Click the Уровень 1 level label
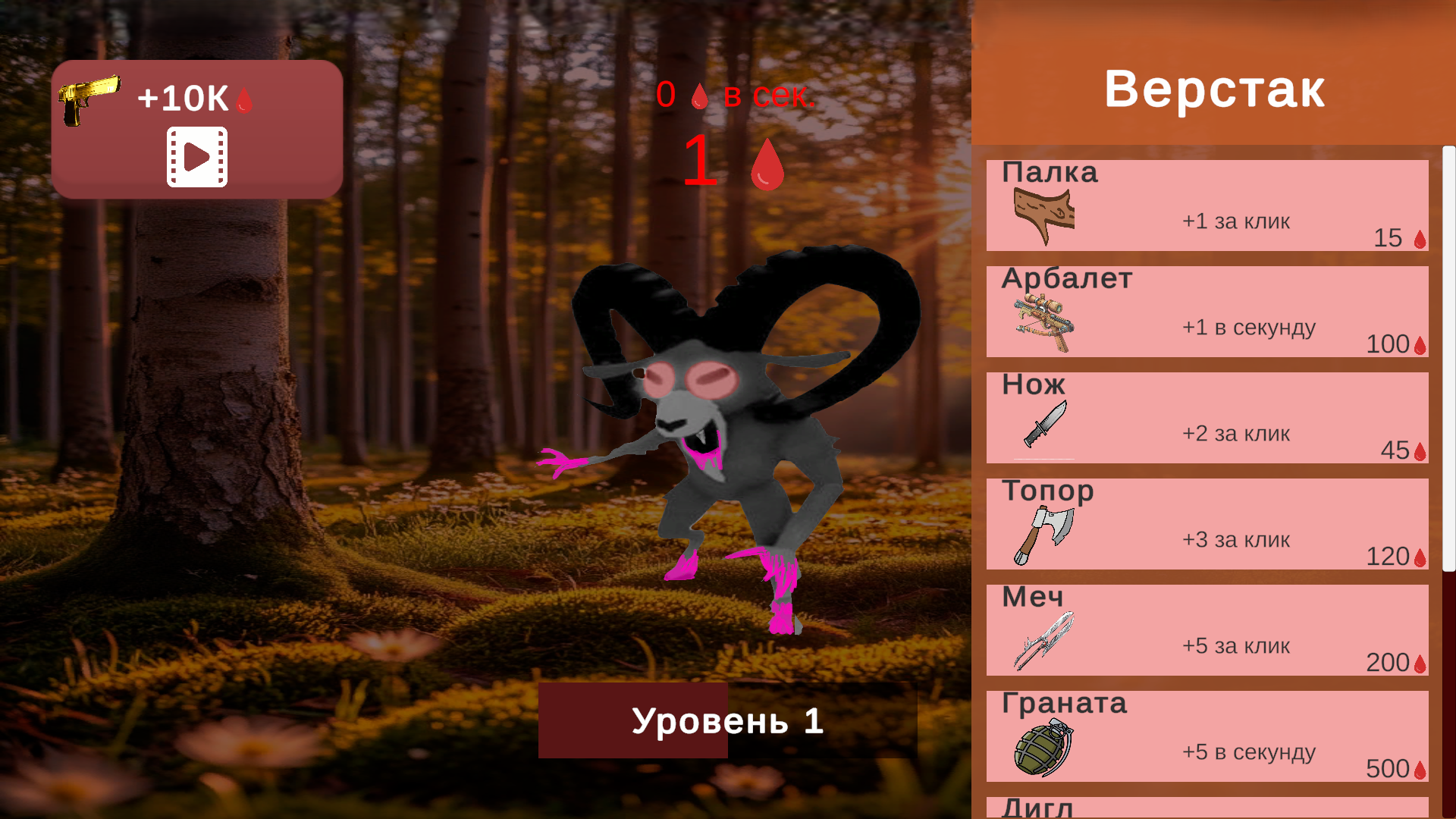The height and width of the screenshot is (819, 1456). pyautogui.click(x=728, y=720)
